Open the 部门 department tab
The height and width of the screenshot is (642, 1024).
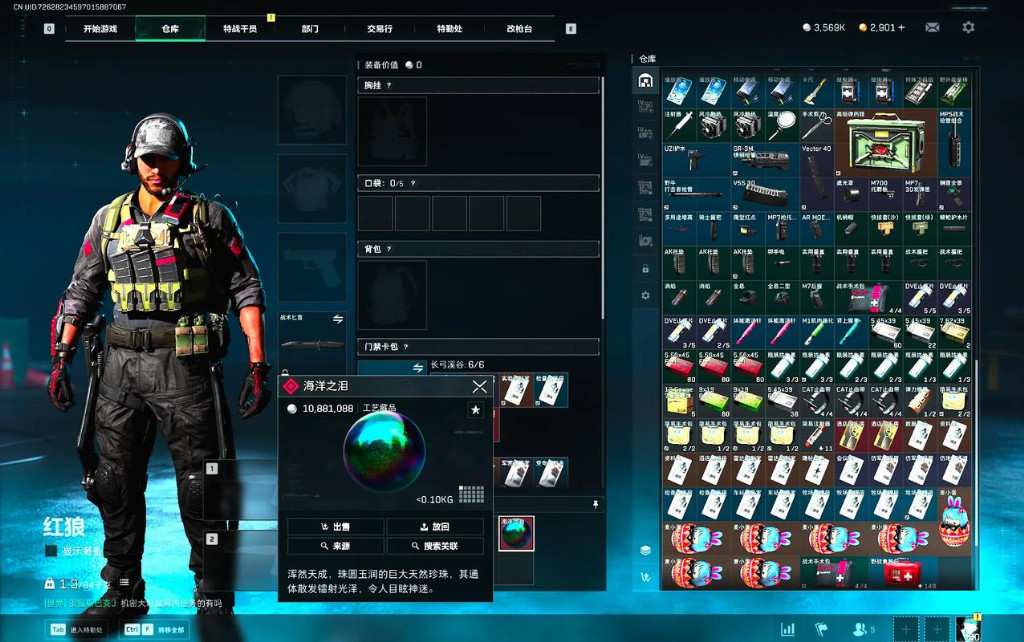point(310,29)
